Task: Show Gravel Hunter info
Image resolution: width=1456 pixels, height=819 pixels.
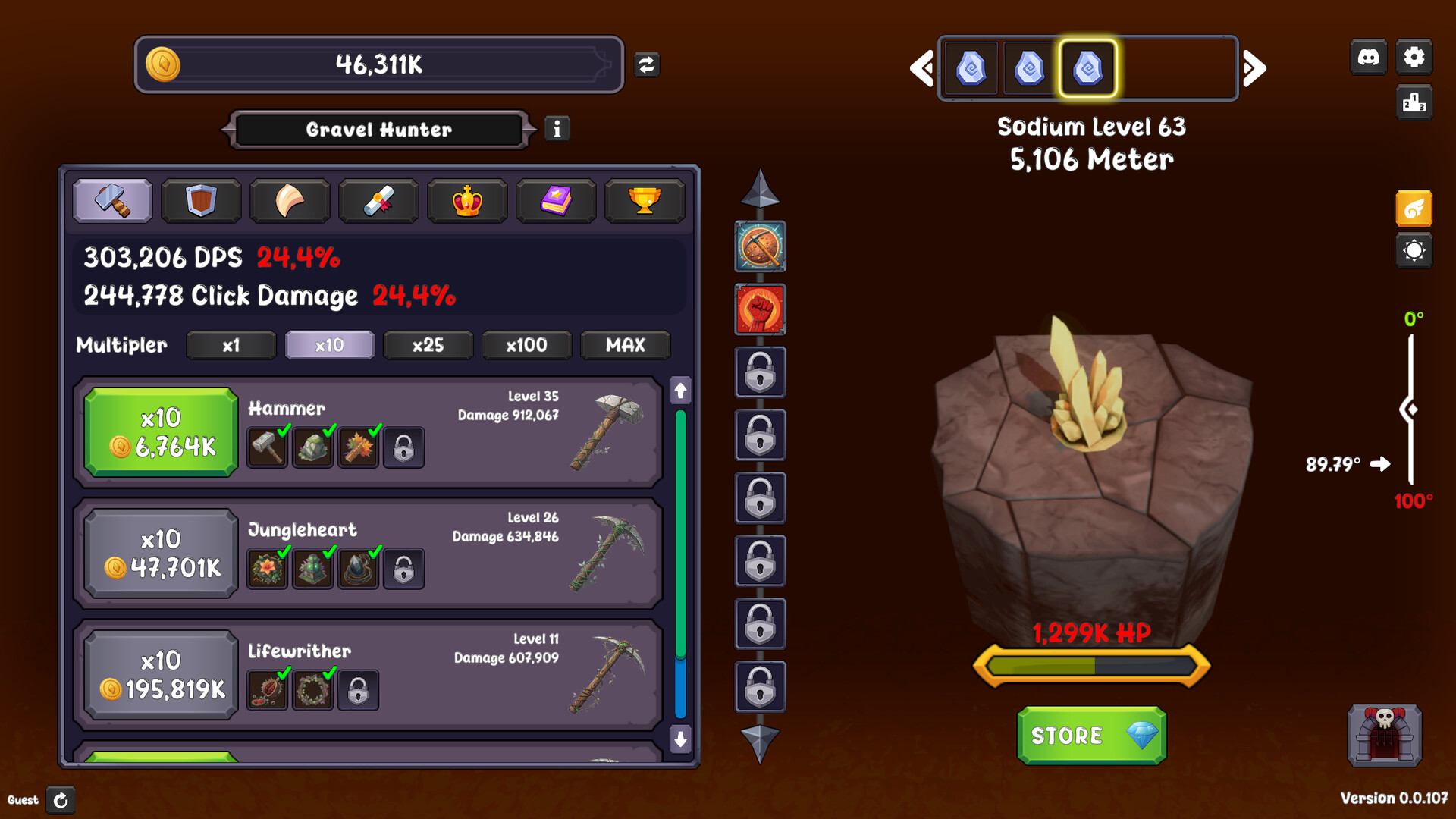Action: [557, 129]
